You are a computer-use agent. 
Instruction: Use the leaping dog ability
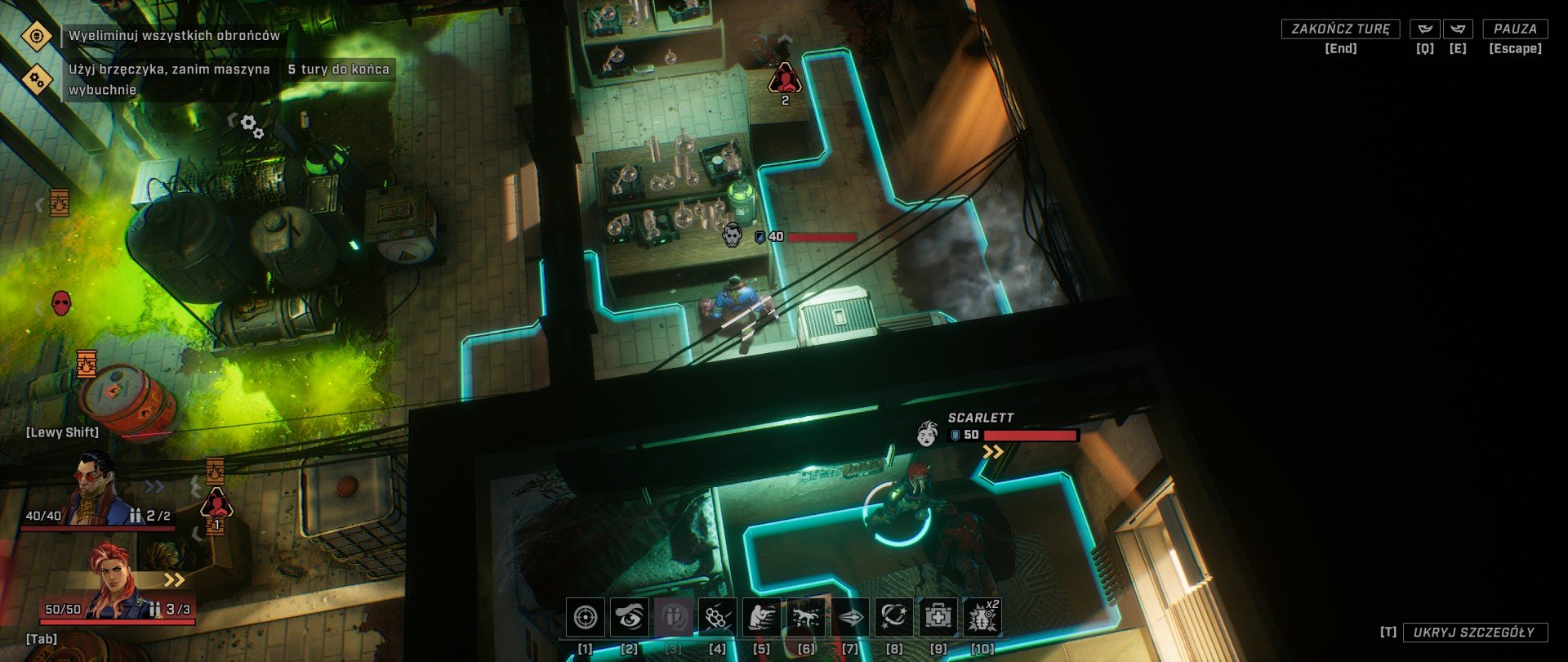click(806, 617)
